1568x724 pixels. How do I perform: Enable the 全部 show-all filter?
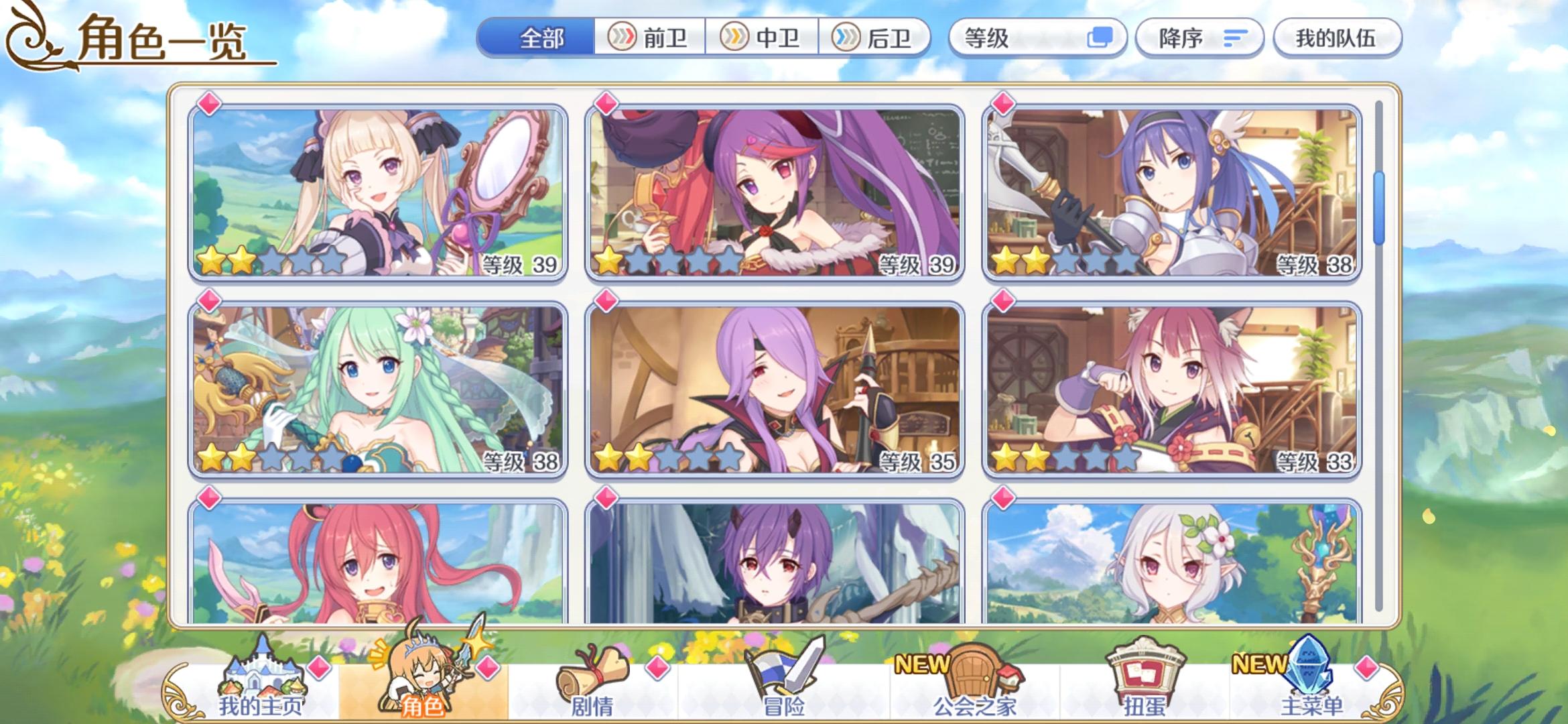click(544, 38)
